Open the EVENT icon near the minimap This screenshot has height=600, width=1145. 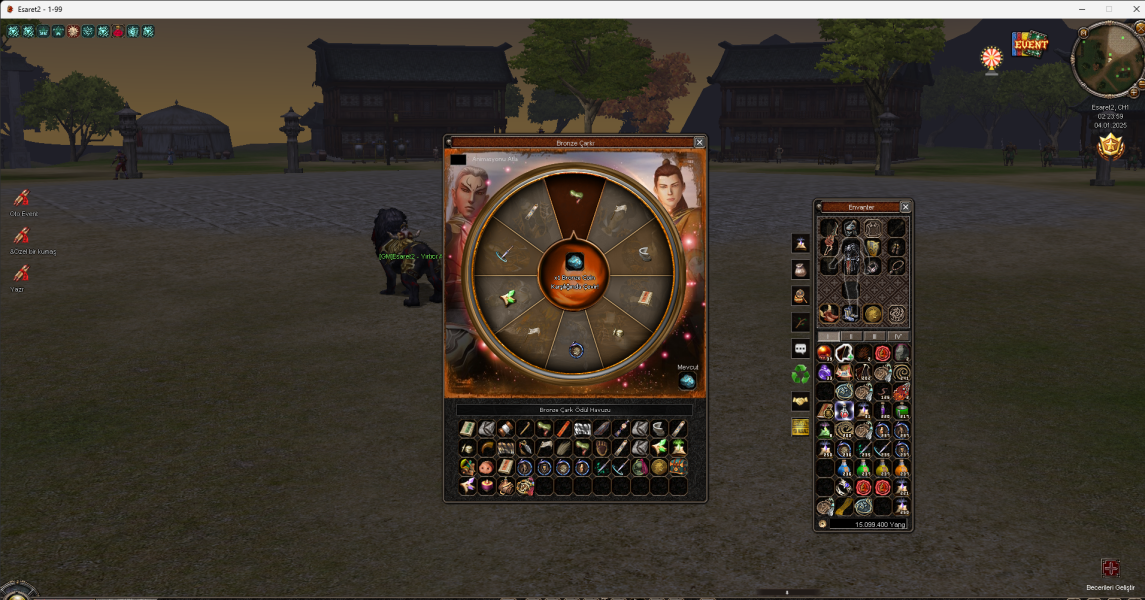1027,45
